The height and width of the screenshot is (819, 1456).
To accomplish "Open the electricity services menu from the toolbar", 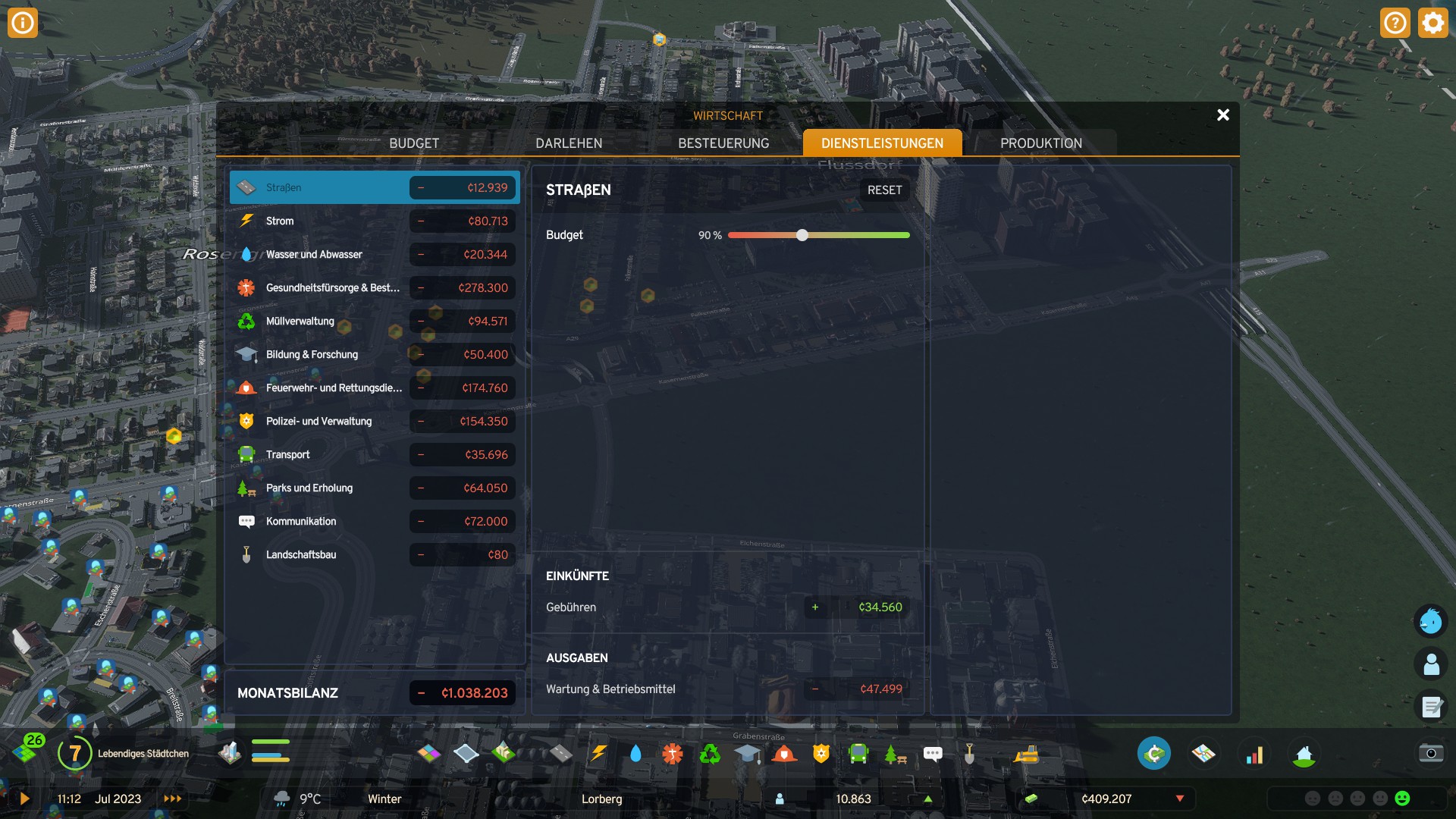I will [x=600, y=753].
